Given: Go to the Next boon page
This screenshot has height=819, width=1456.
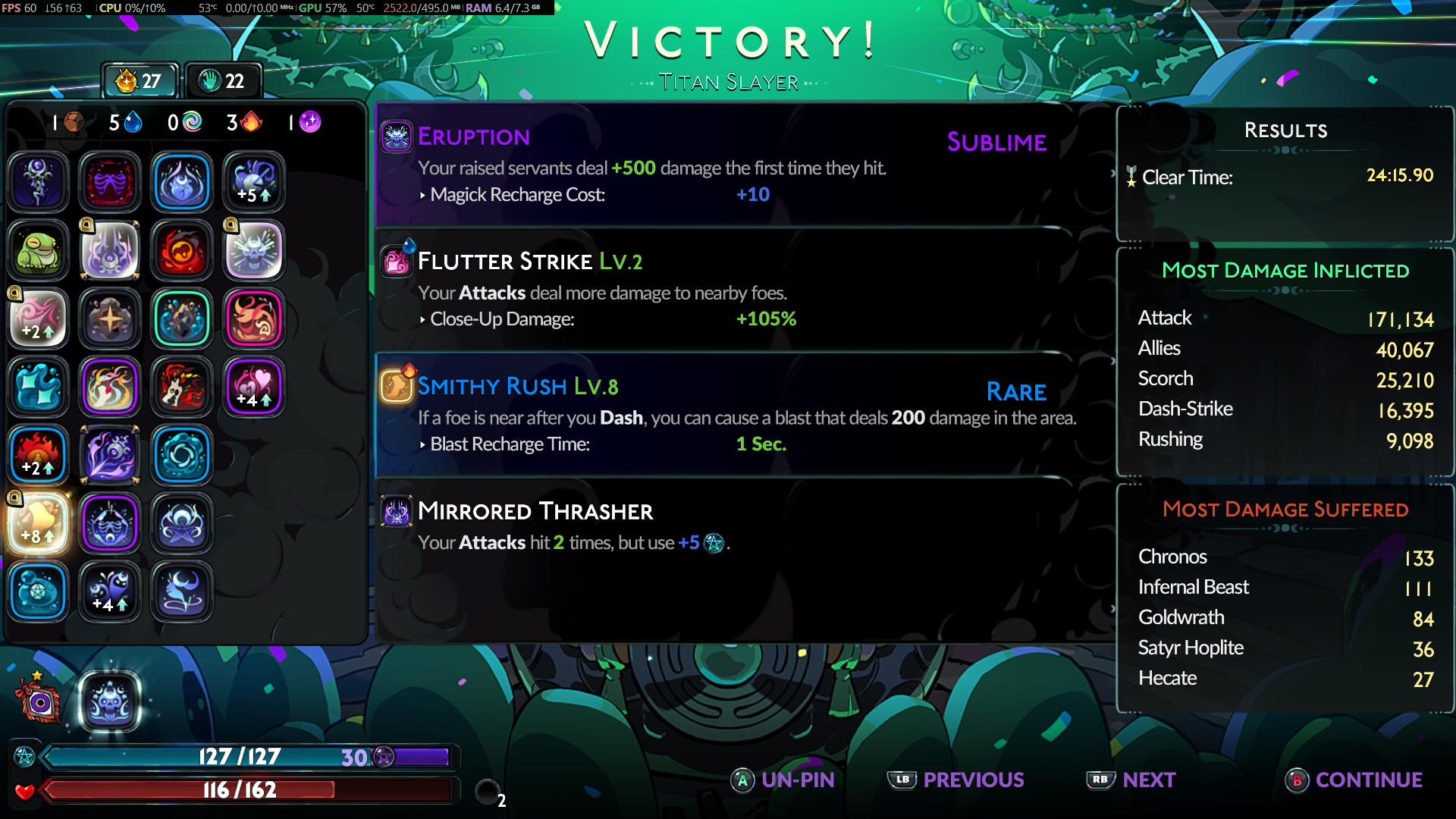Looking at the screenshot, I should pyautogui.click(x=1131, y=780).
